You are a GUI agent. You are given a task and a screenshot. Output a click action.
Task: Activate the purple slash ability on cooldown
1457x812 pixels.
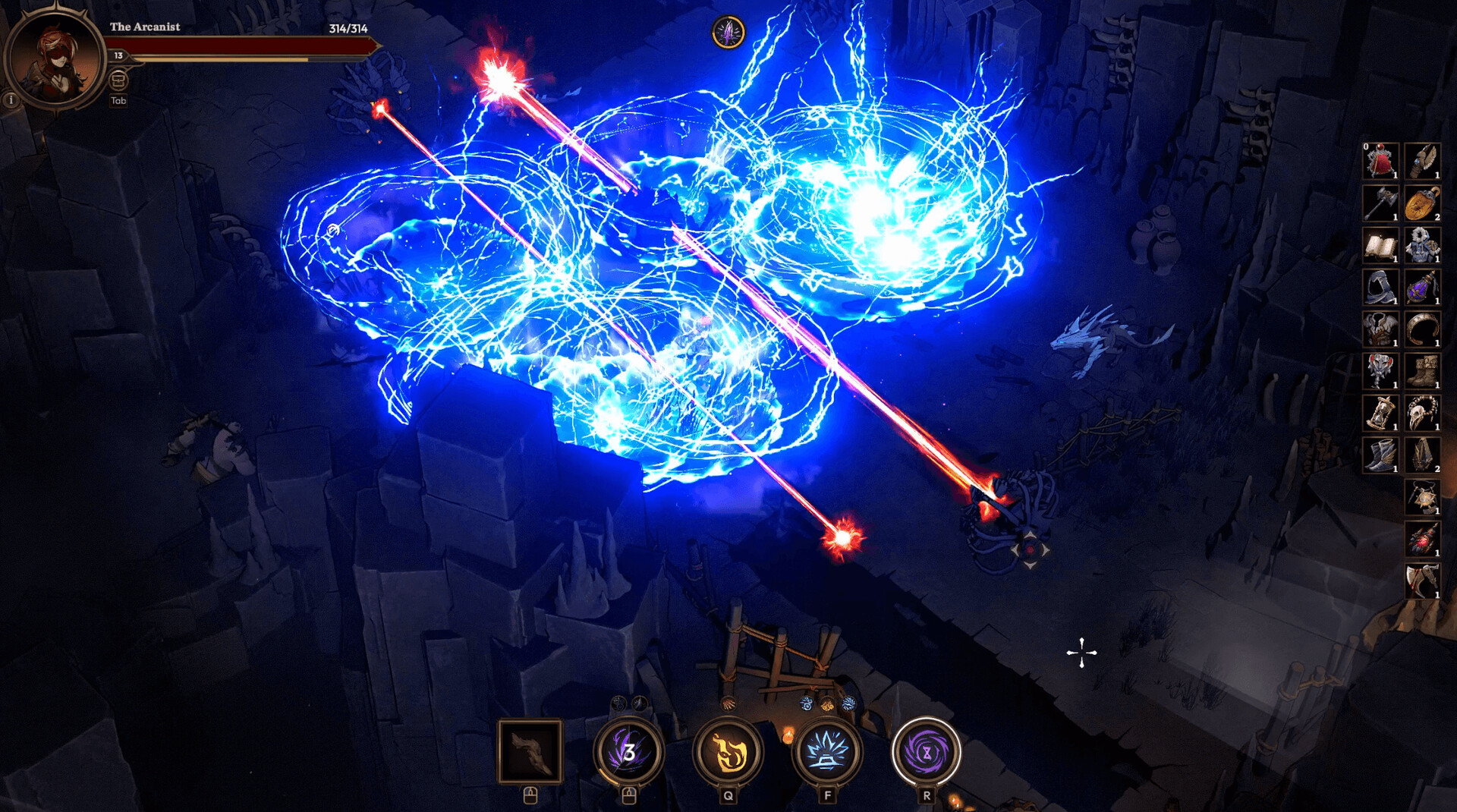pos(628,751)
